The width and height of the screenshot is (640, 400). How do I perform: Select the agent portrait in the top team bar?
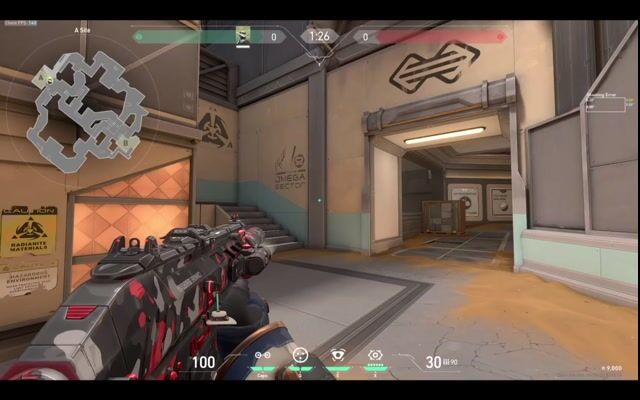coord(242,36)
